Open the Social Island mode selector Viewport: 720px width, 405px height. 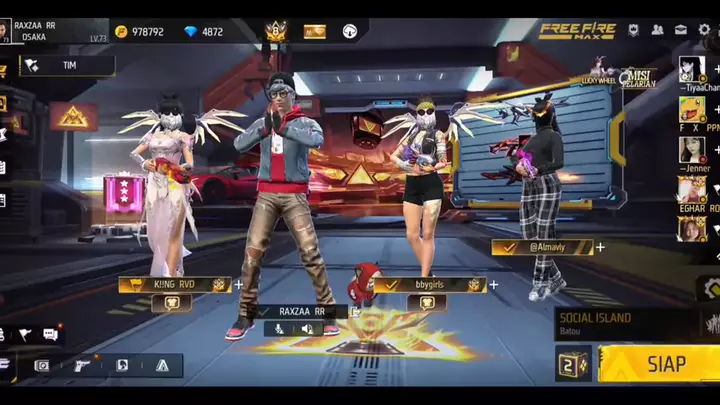pos(624,323)
